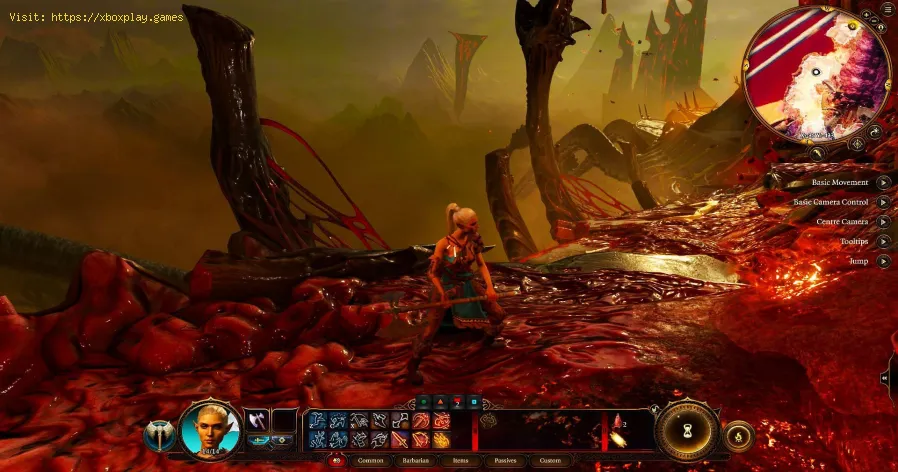The width and height of the screenshot is (898, 472).
Task: Open the Centre Camera tutorial entry
Action: (x=883, y=221)
